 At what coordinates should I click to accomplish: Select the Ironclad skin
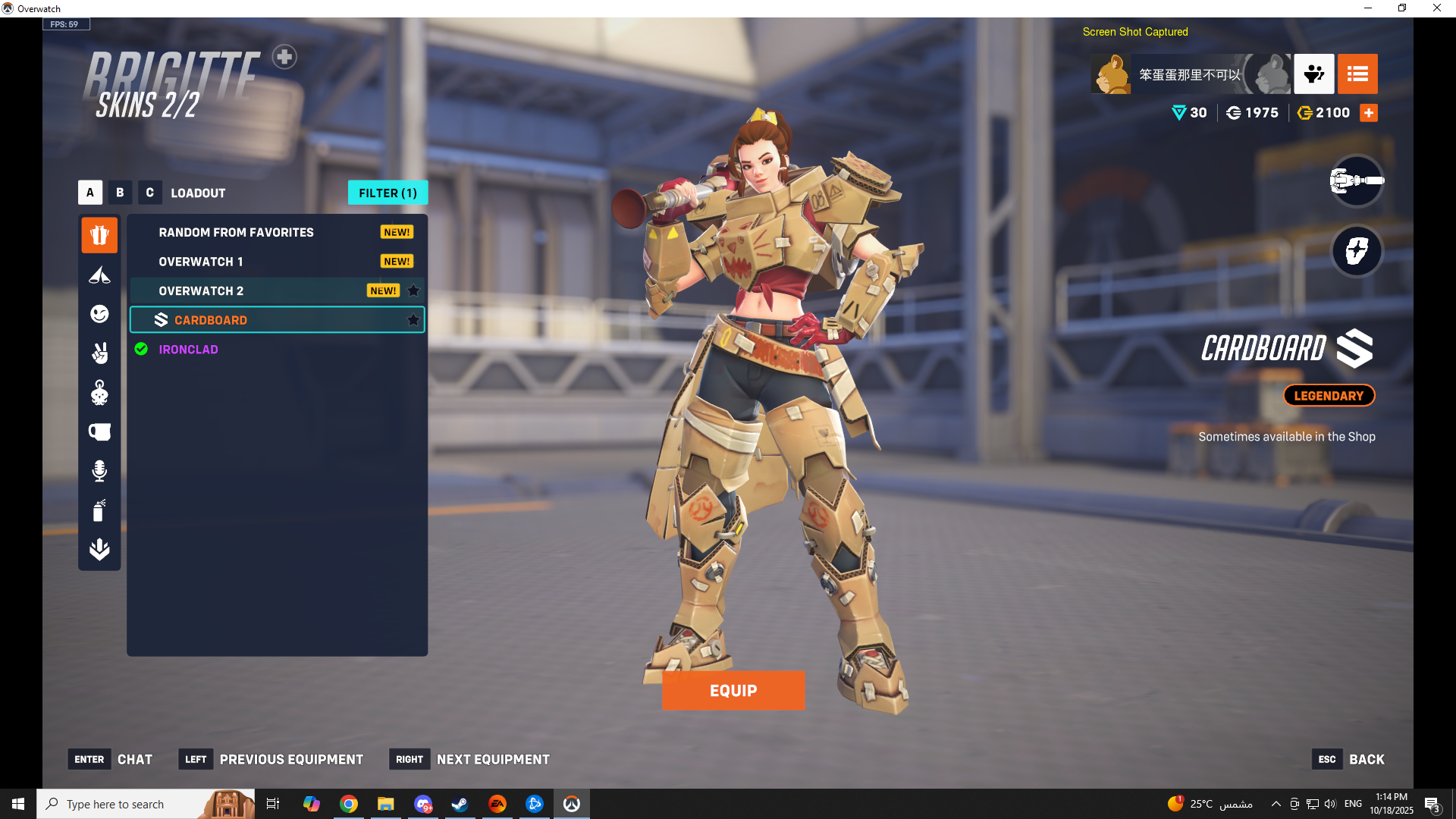(x=188, y=350)
